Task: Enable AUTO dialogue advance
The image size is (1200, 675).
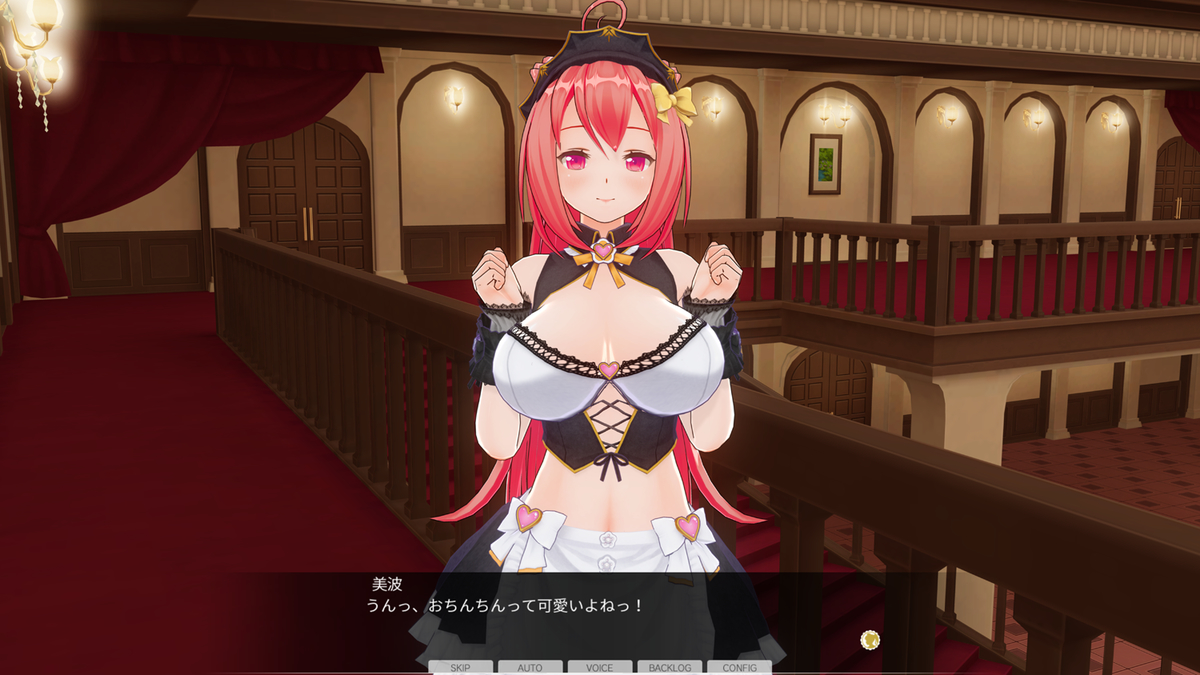Action: coord(530,667)
